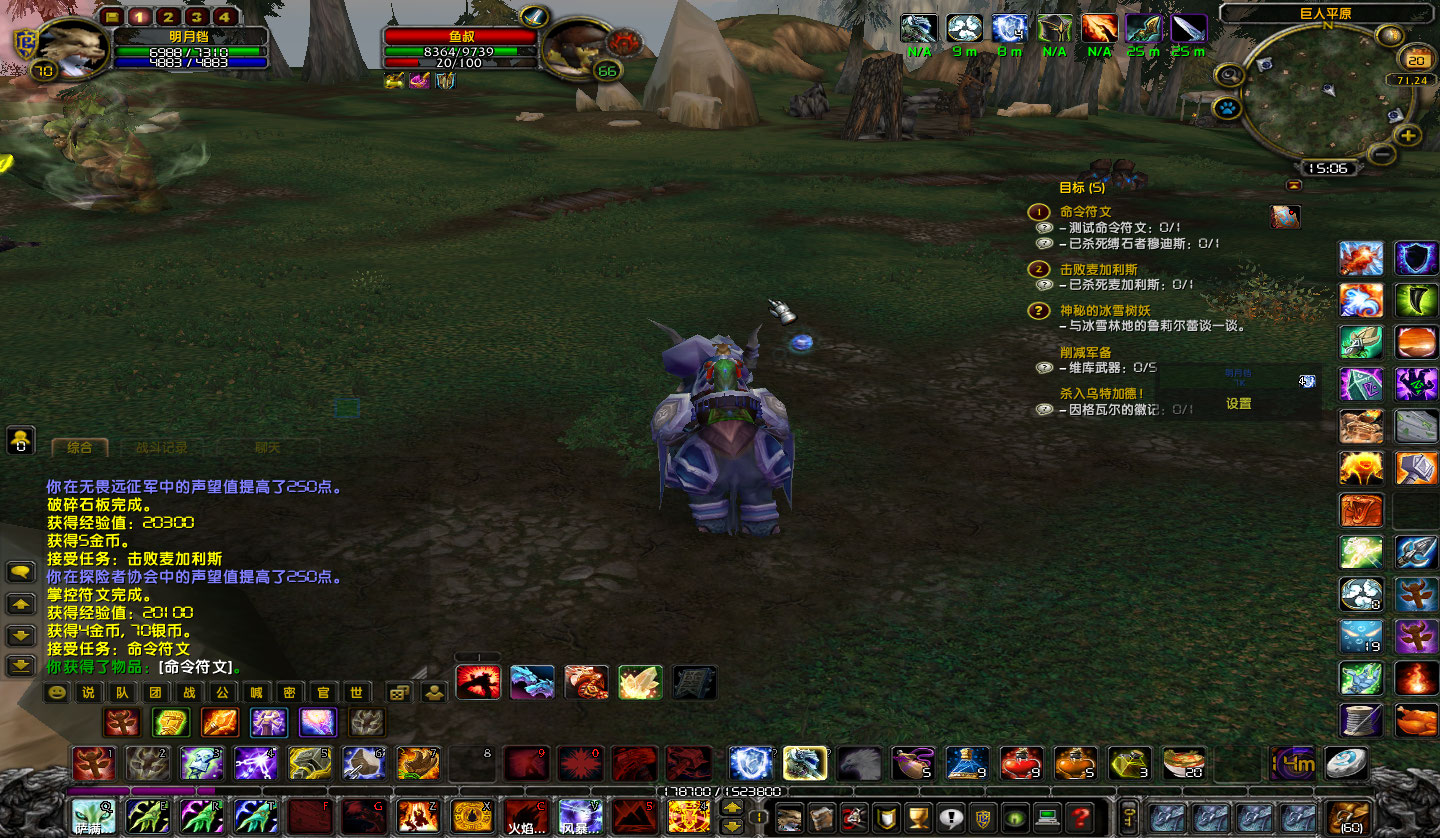Viewport: 1440px width, 838px height.
Task: Click the smiley emote icon beside chat shortcuts
Action: click(56, 693)
